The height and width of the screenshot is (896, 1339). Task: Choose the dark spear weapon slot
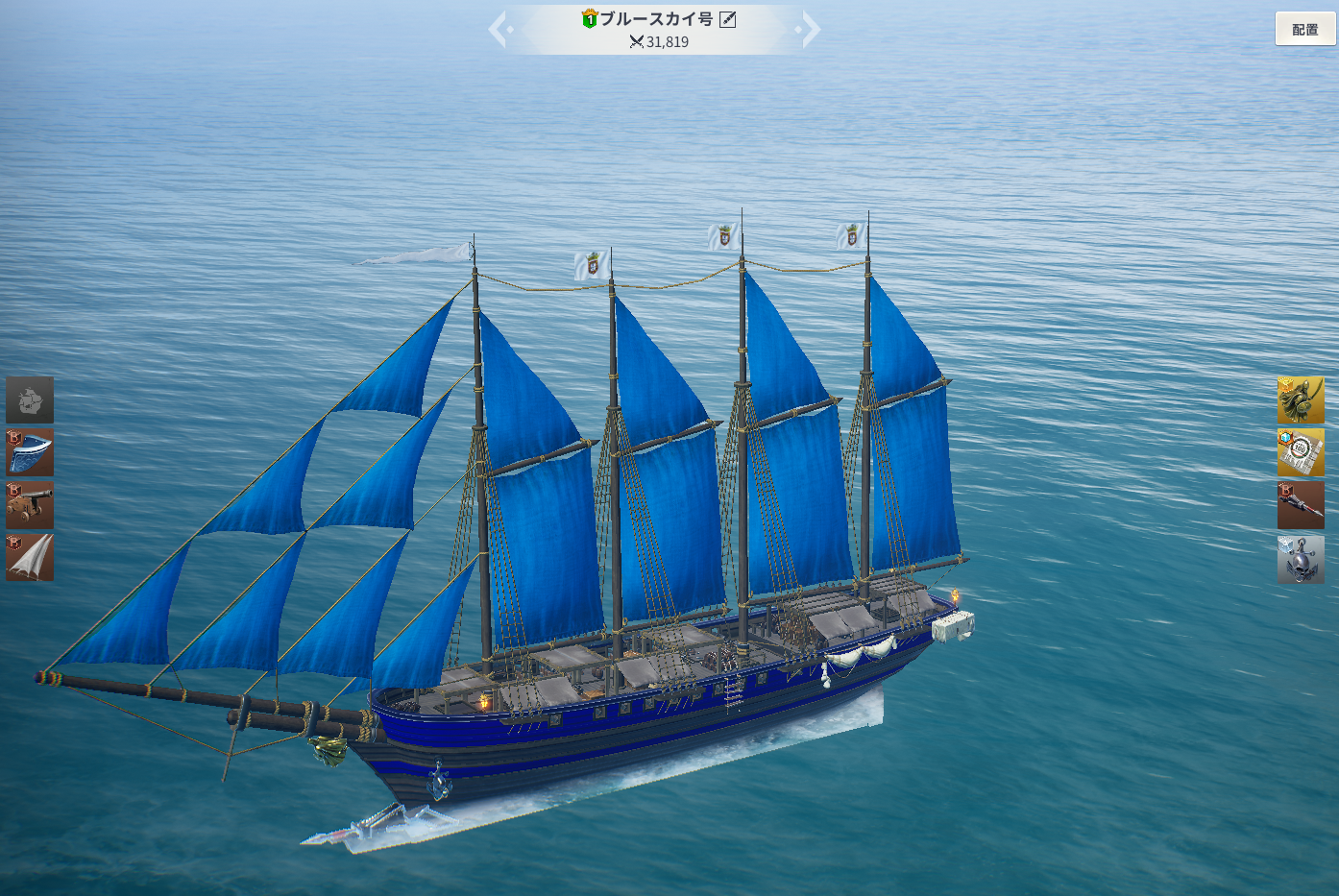pos(1301,505)
